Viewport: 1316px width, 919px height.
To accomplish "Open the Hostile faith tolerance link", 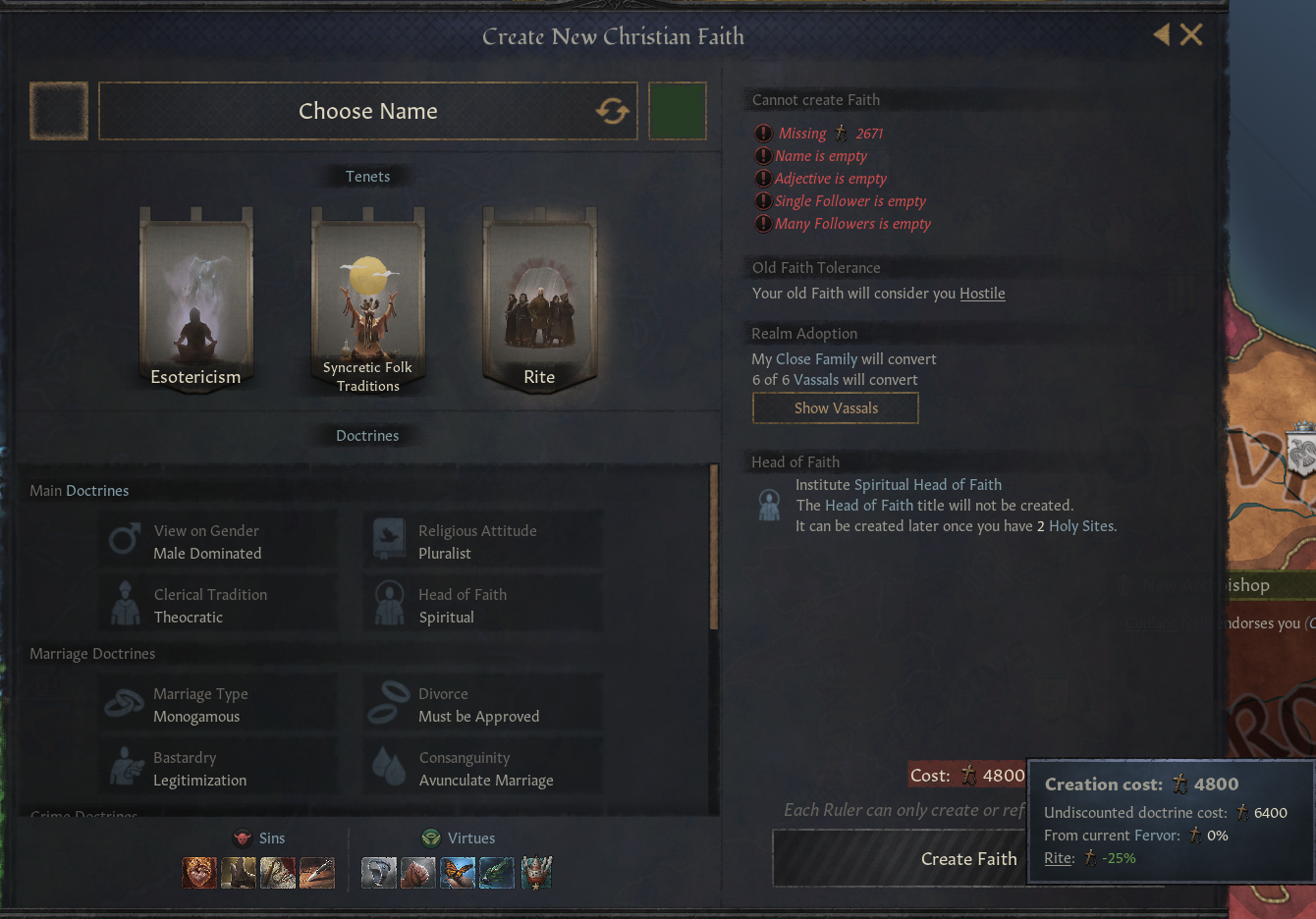I will click(982, 293).
